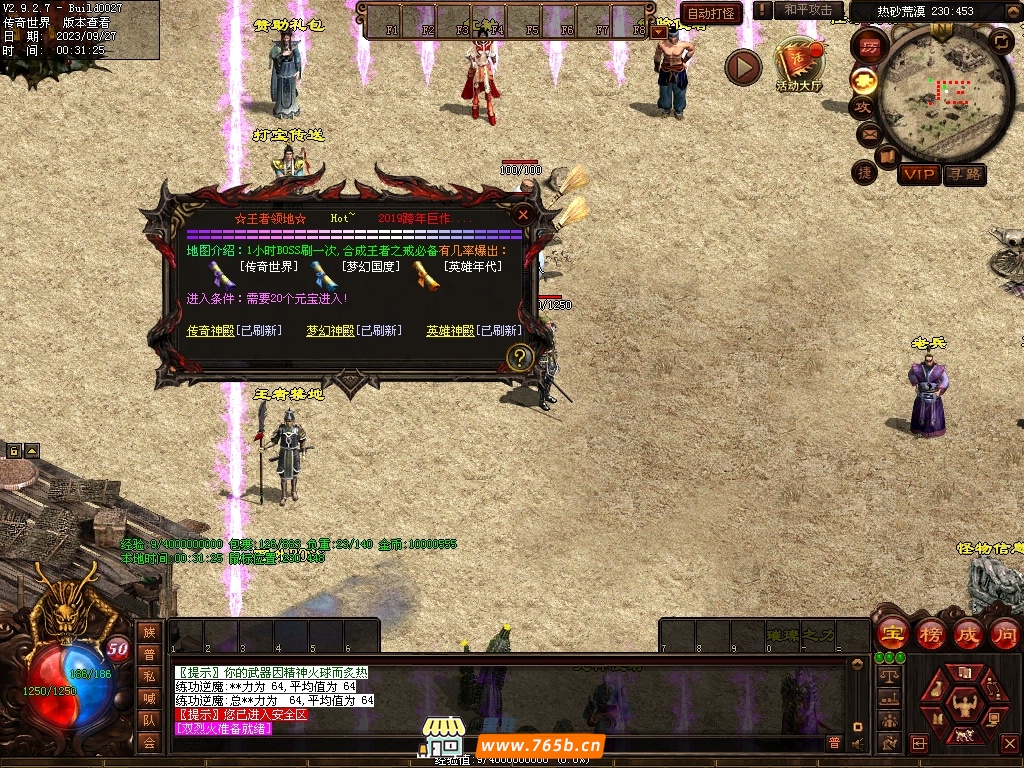This screenshot has height=768, width=1024.
Task: Click the round play arrow button
Action: [x=743, y=67]
